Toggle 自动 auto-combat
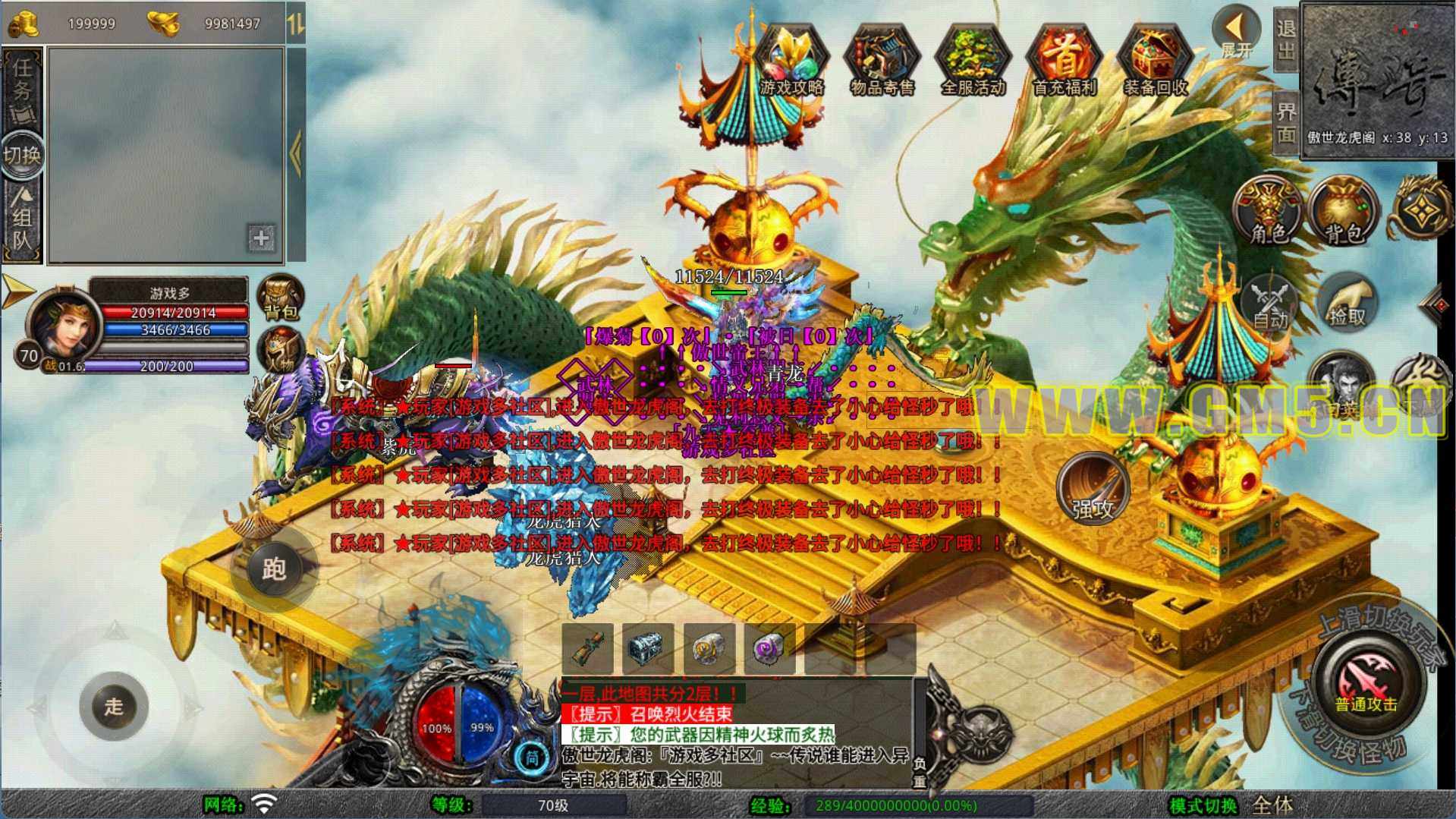 point(1269,303)
